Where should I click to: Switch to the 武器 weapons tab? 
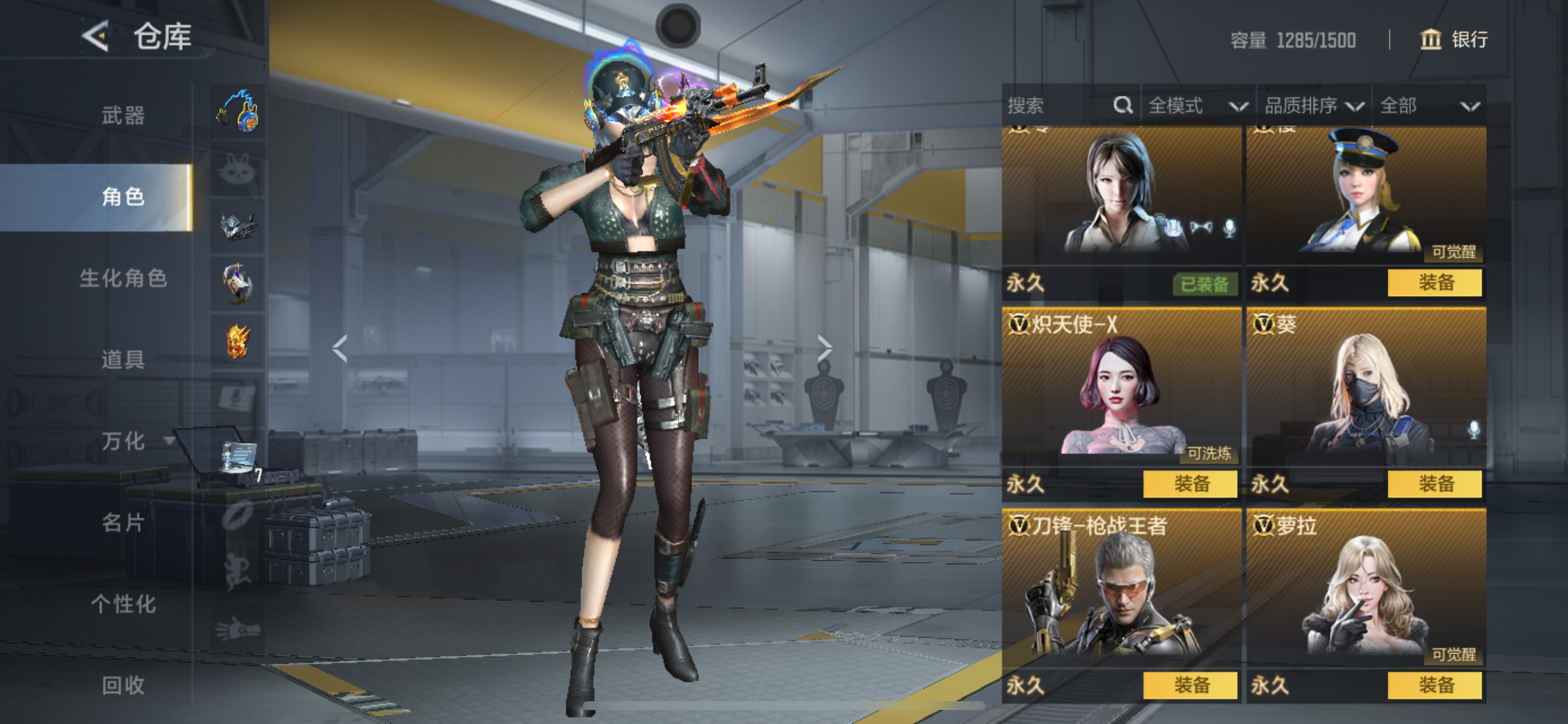click(123, 115)
